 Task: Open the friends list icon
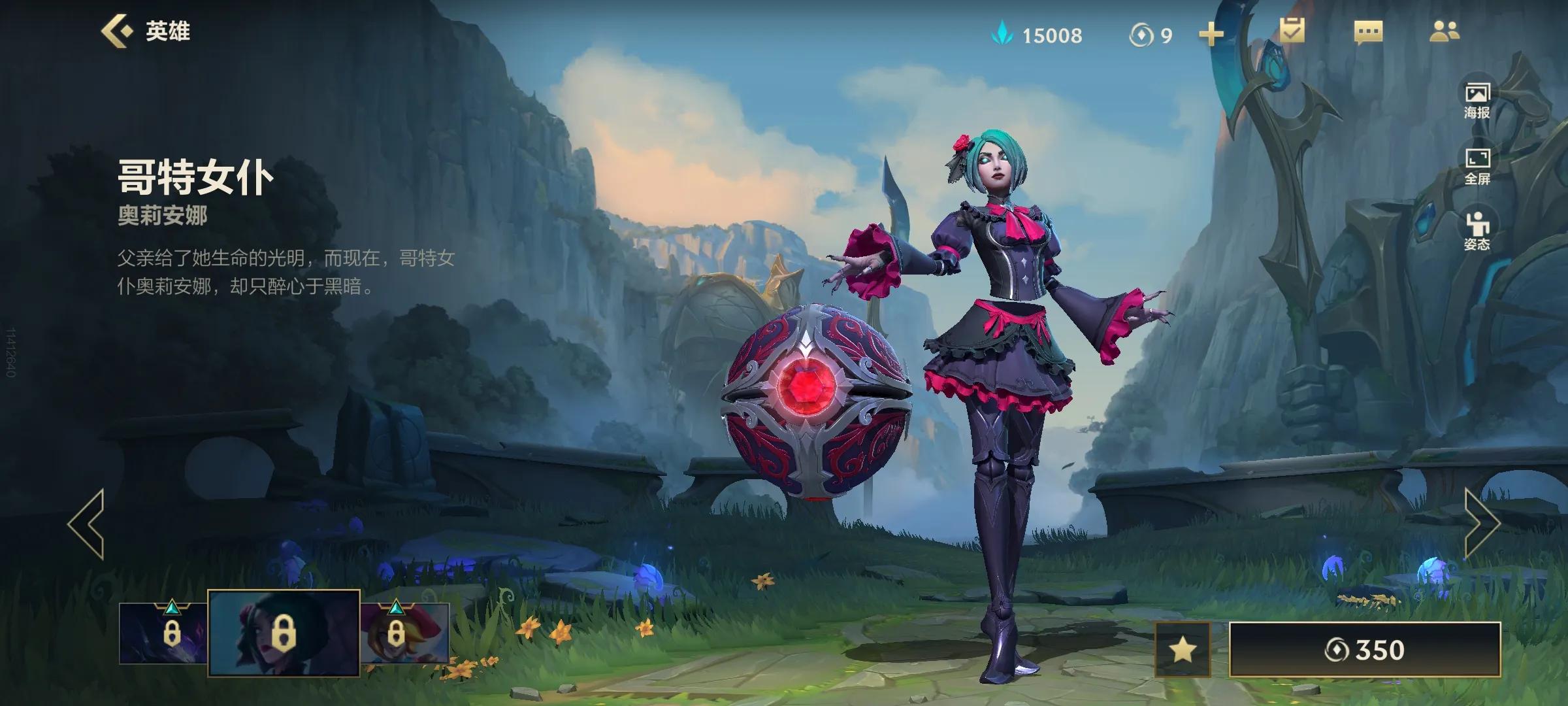click(x=1444, y=31)
